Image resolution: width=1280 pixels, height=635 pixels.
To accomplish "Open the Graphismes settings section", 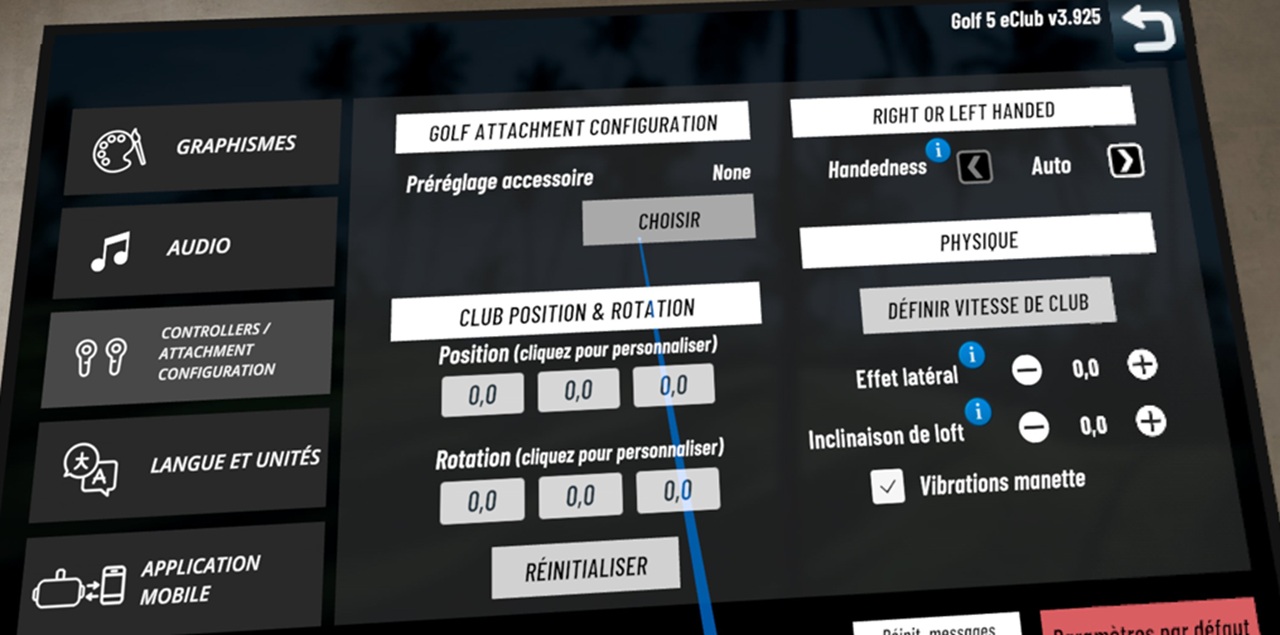I will coord(203,147).
